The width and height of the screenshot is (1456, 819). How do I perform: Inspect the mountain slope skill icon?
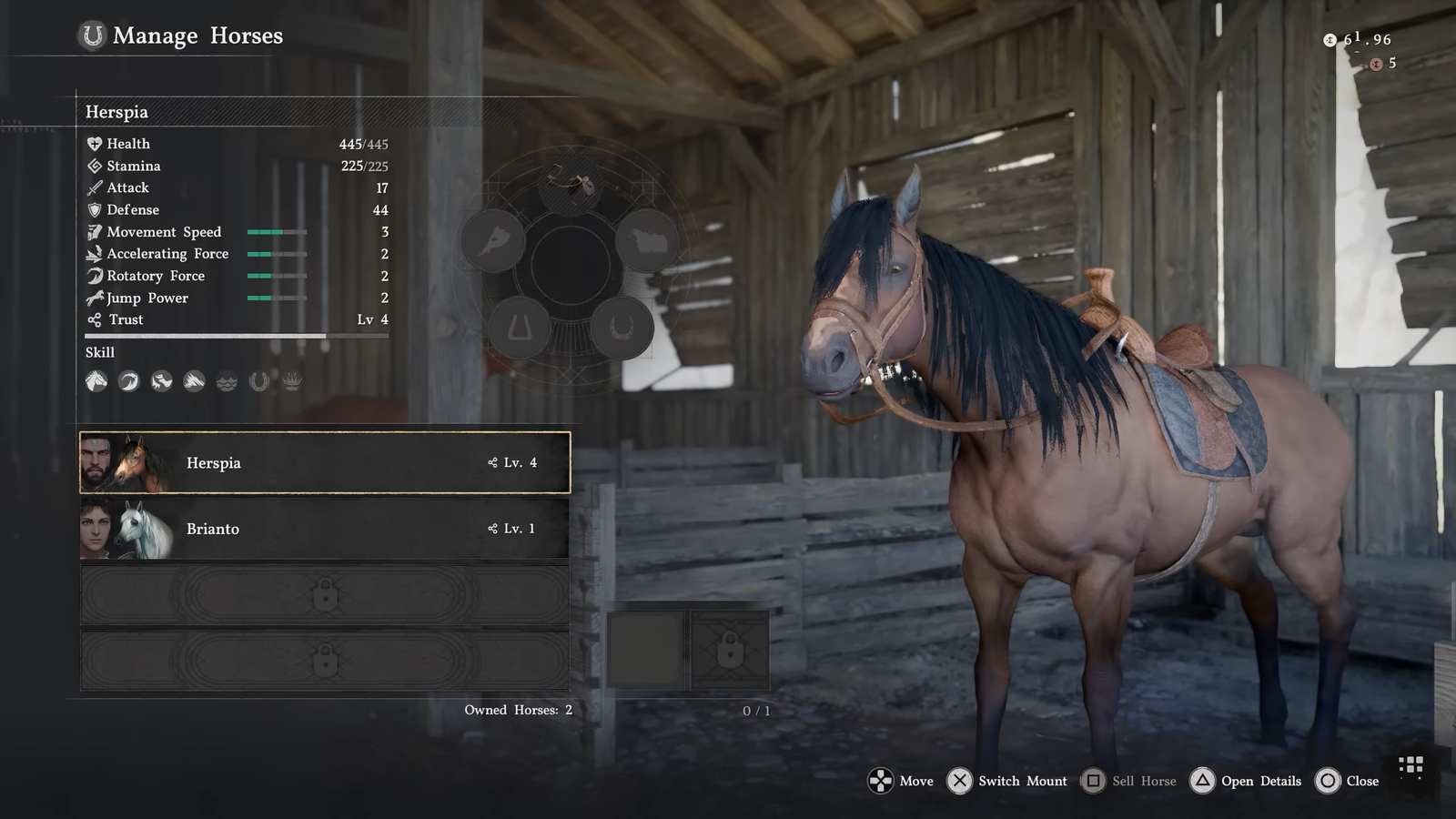194,381
